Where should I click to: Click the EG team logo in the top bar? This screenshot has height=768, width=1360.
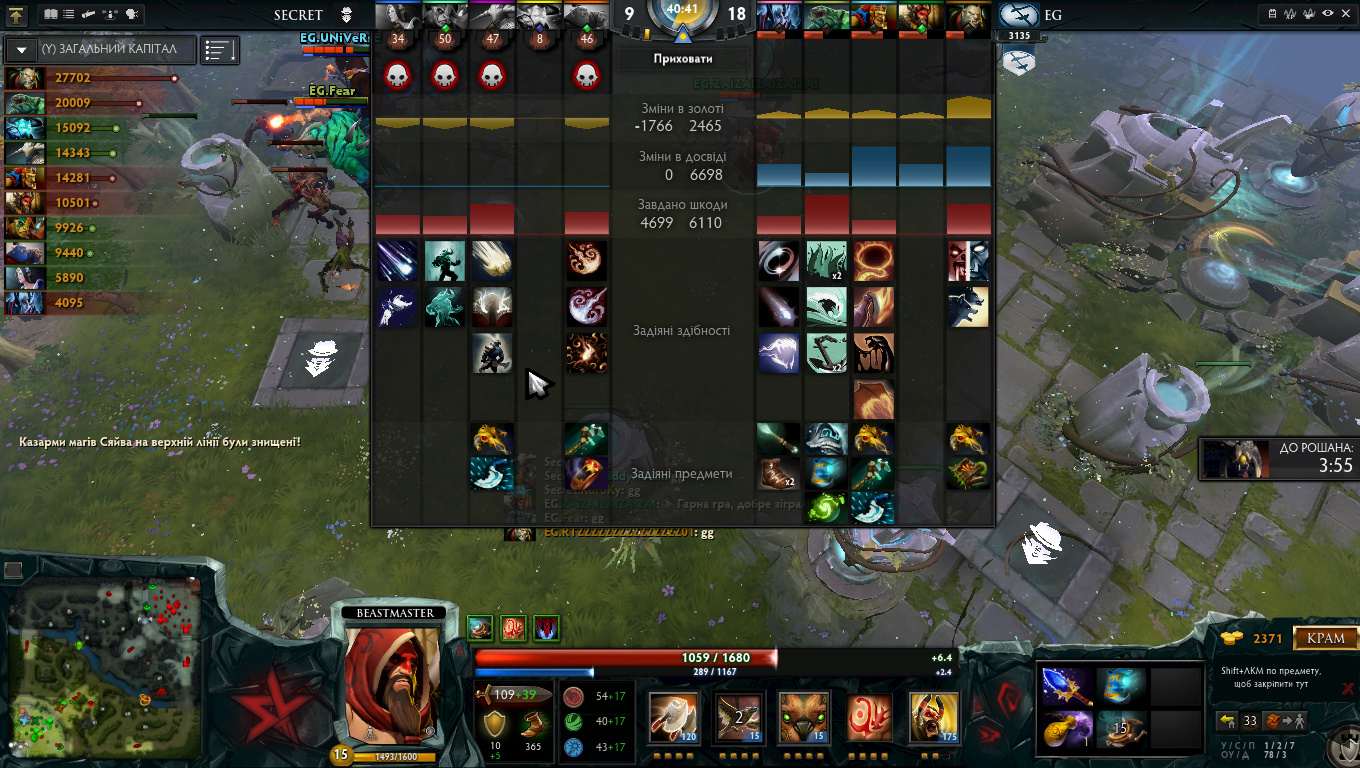(x=1018, y=15)
